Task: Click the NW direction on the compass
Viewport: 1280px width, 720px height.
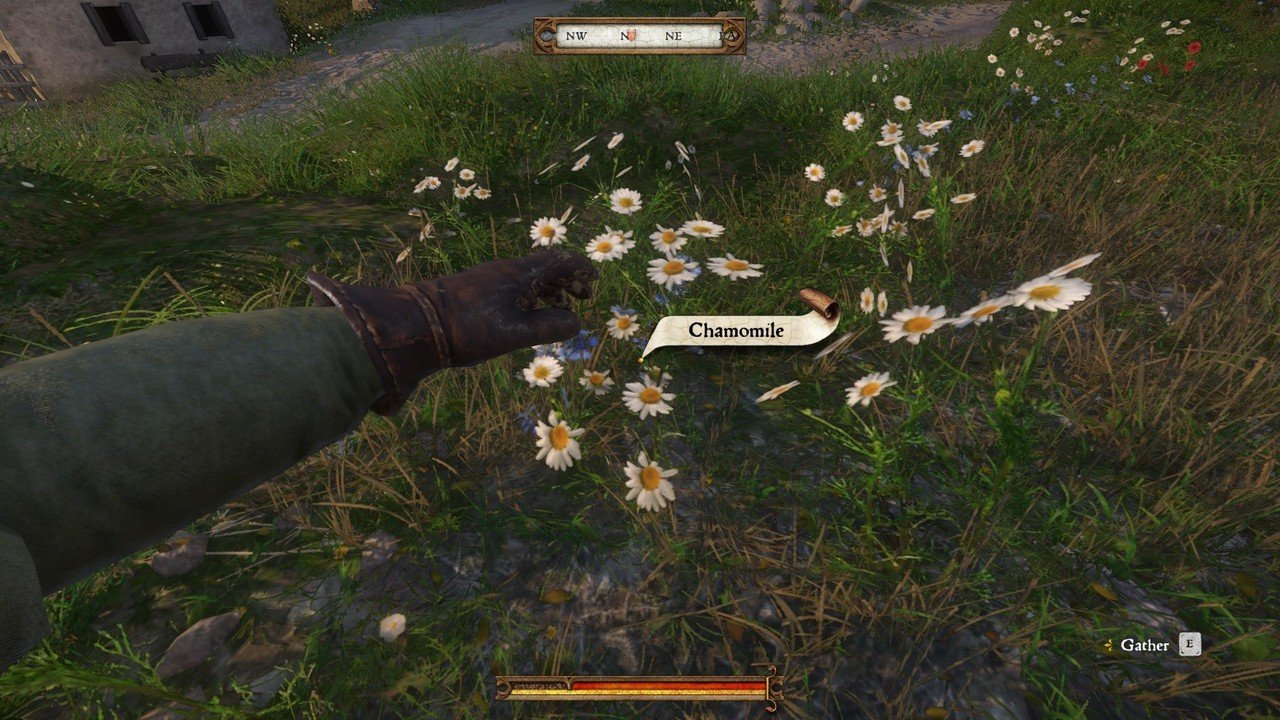Action: click(x=577, y=36)
